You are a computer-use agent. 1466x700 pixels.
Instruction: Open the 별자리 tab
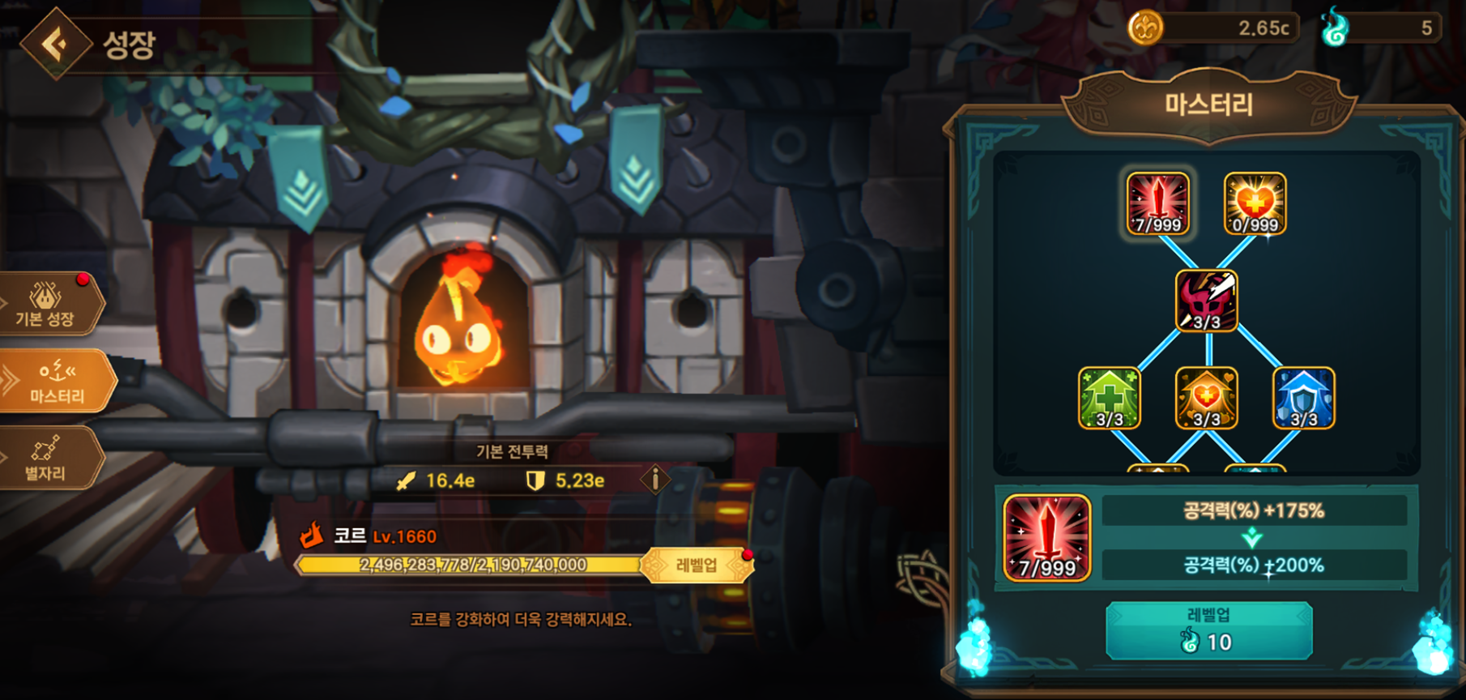[x=50, y=459]
